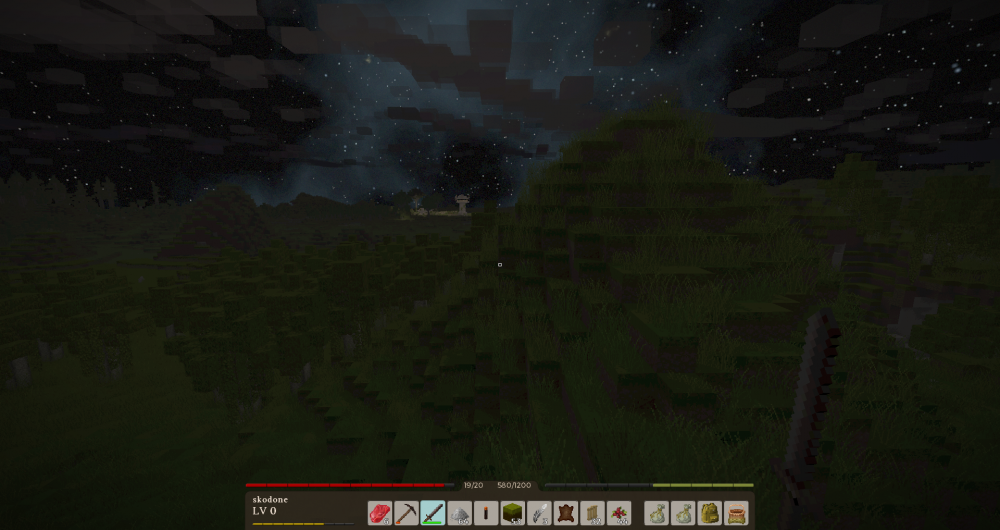Choose the grey stone pile slot
This screenshot has height=530, width=1000.
(x=460, y=513)
